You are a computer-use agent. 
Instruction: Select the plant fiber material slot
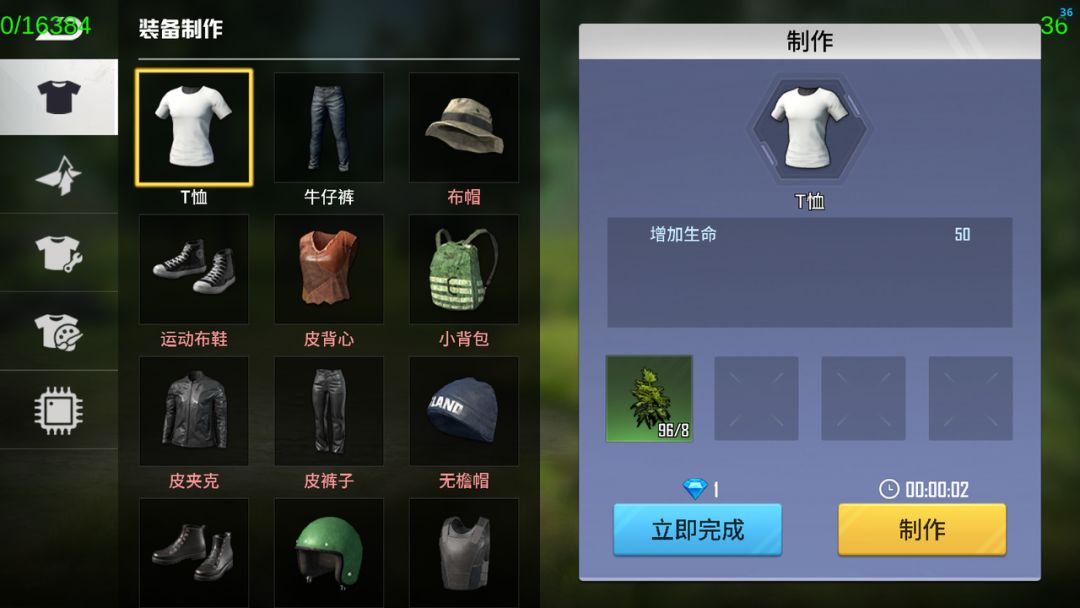tap(649, 399)
